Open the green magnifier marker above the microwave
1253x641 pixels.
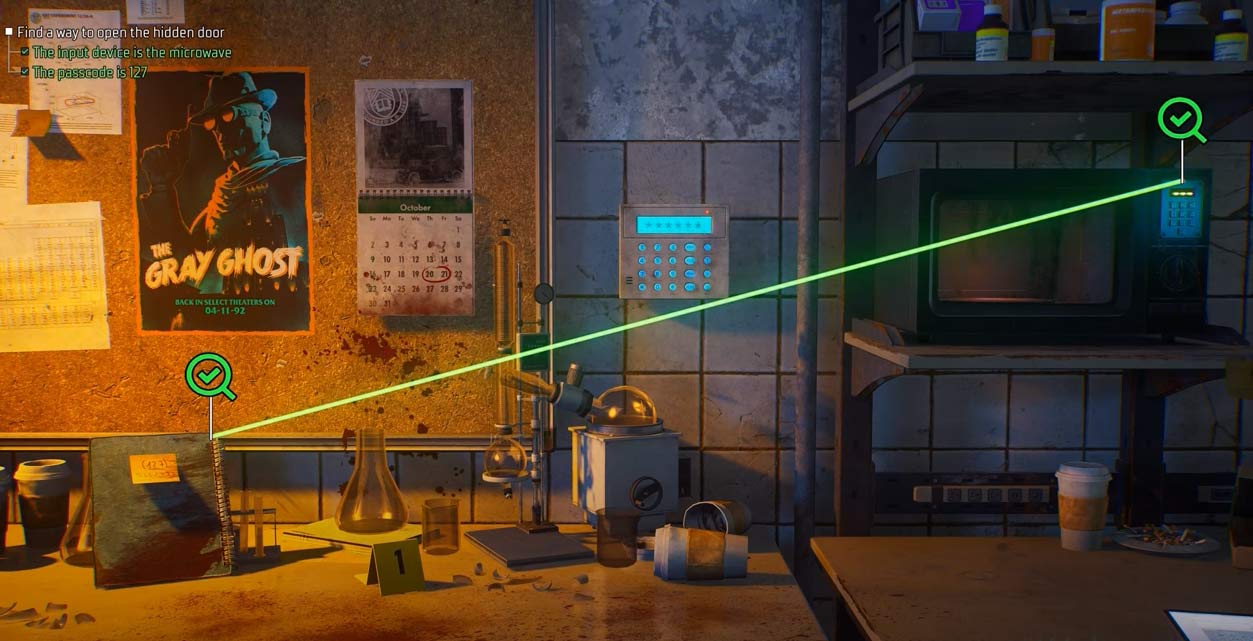pos(1180,119)
